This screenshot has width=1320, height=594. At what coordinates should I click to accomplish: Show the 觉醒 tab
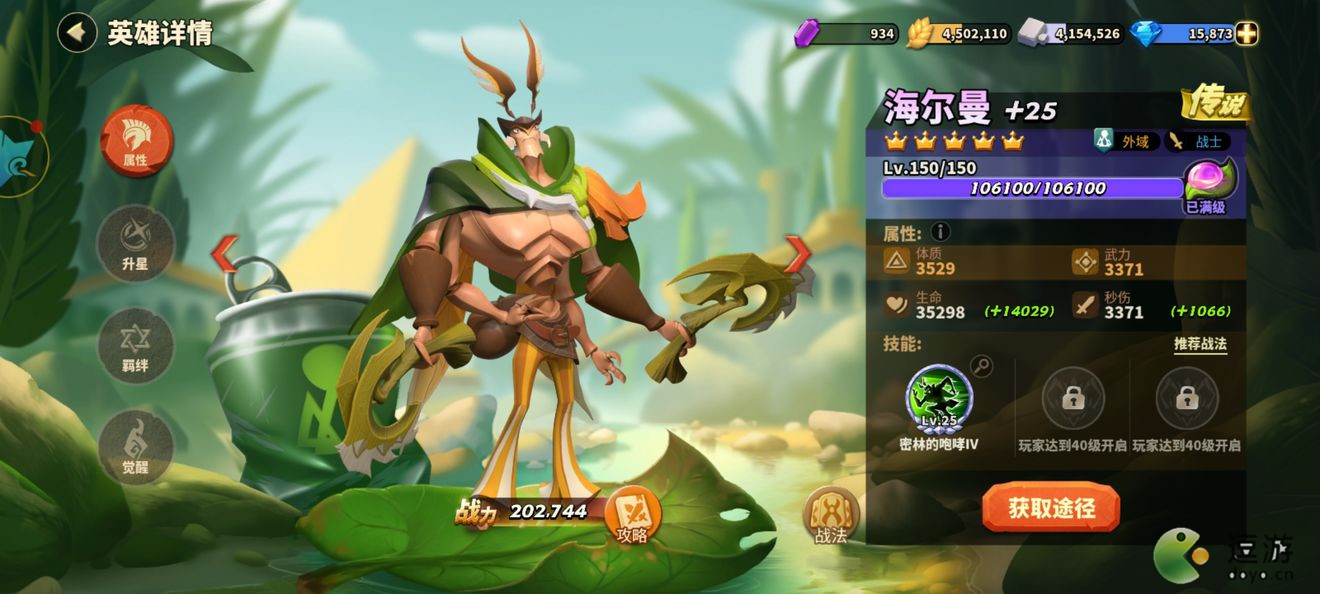coord(136,448)
